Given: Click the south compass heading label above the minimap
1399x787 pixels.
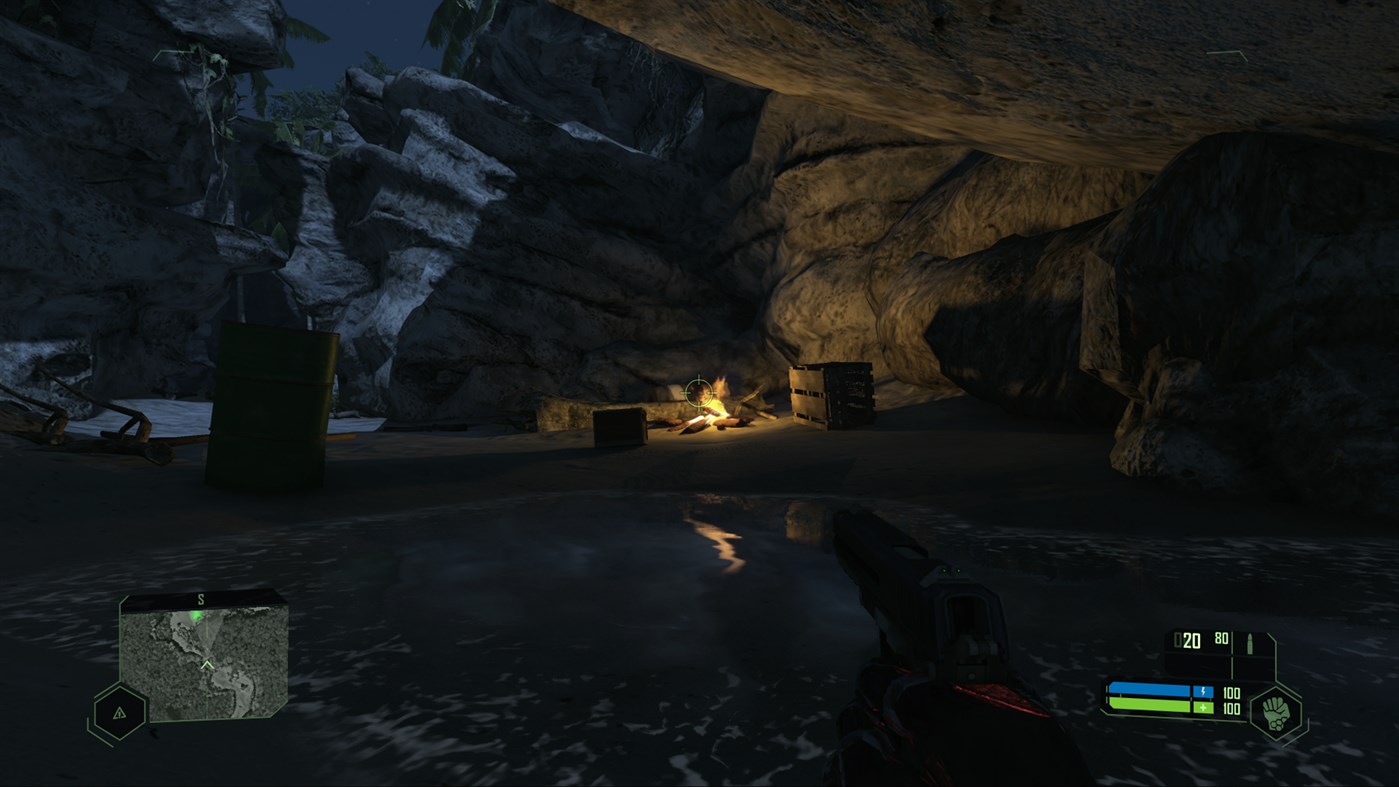Looking at the screenshot, I should coord(200,599).
